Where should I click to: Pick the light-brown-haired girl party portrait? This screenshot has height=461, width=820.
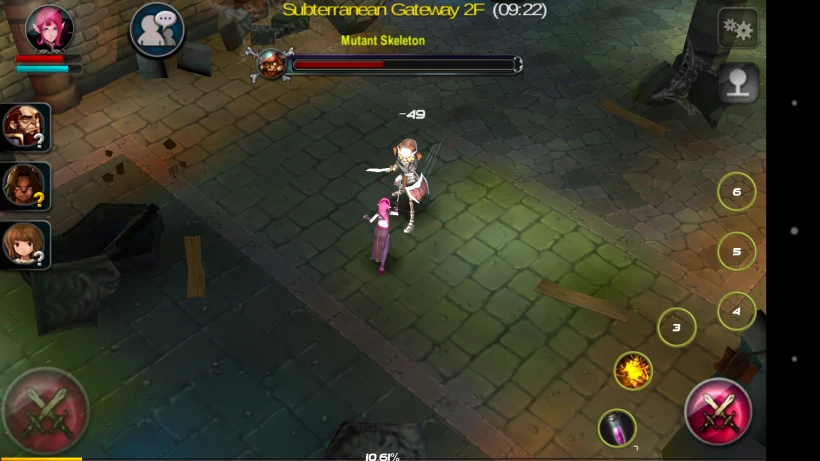coord(25,244)
